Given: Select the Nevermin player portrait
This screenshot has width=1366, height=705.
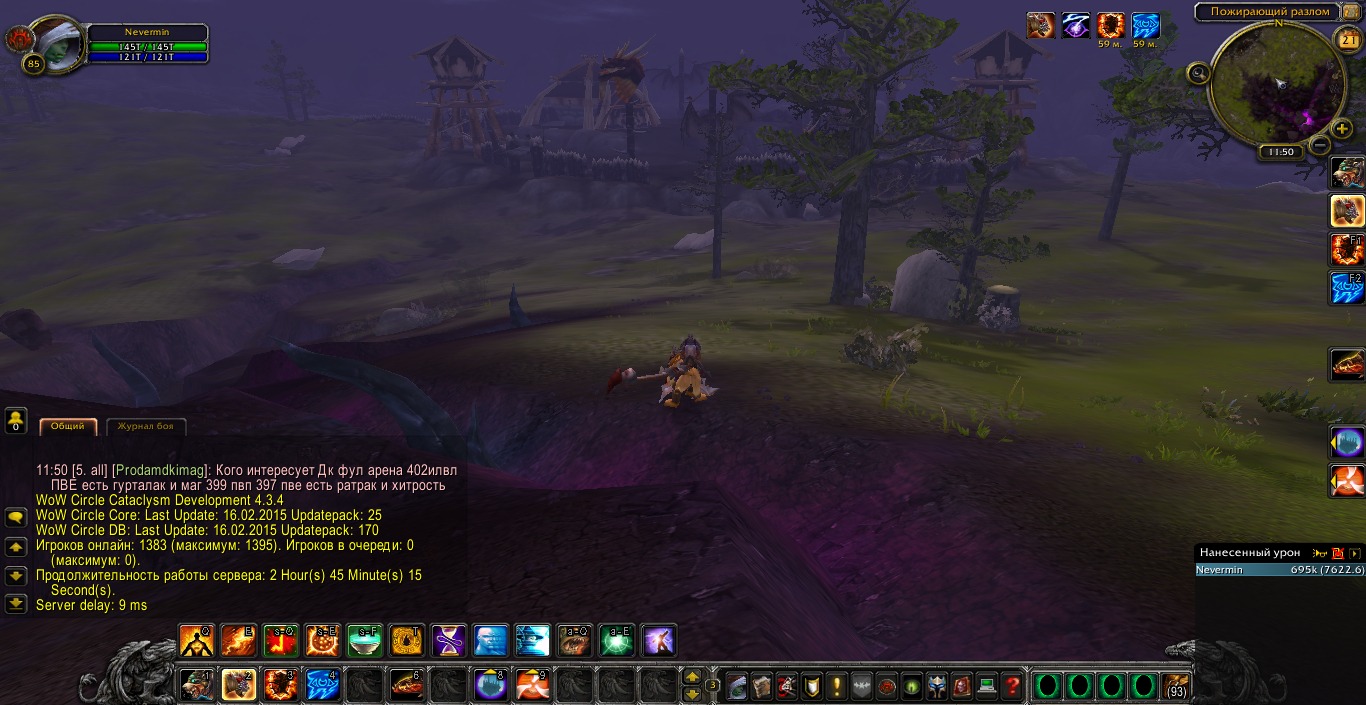Looking at the screenshot, I should click(x=57, y=42).
